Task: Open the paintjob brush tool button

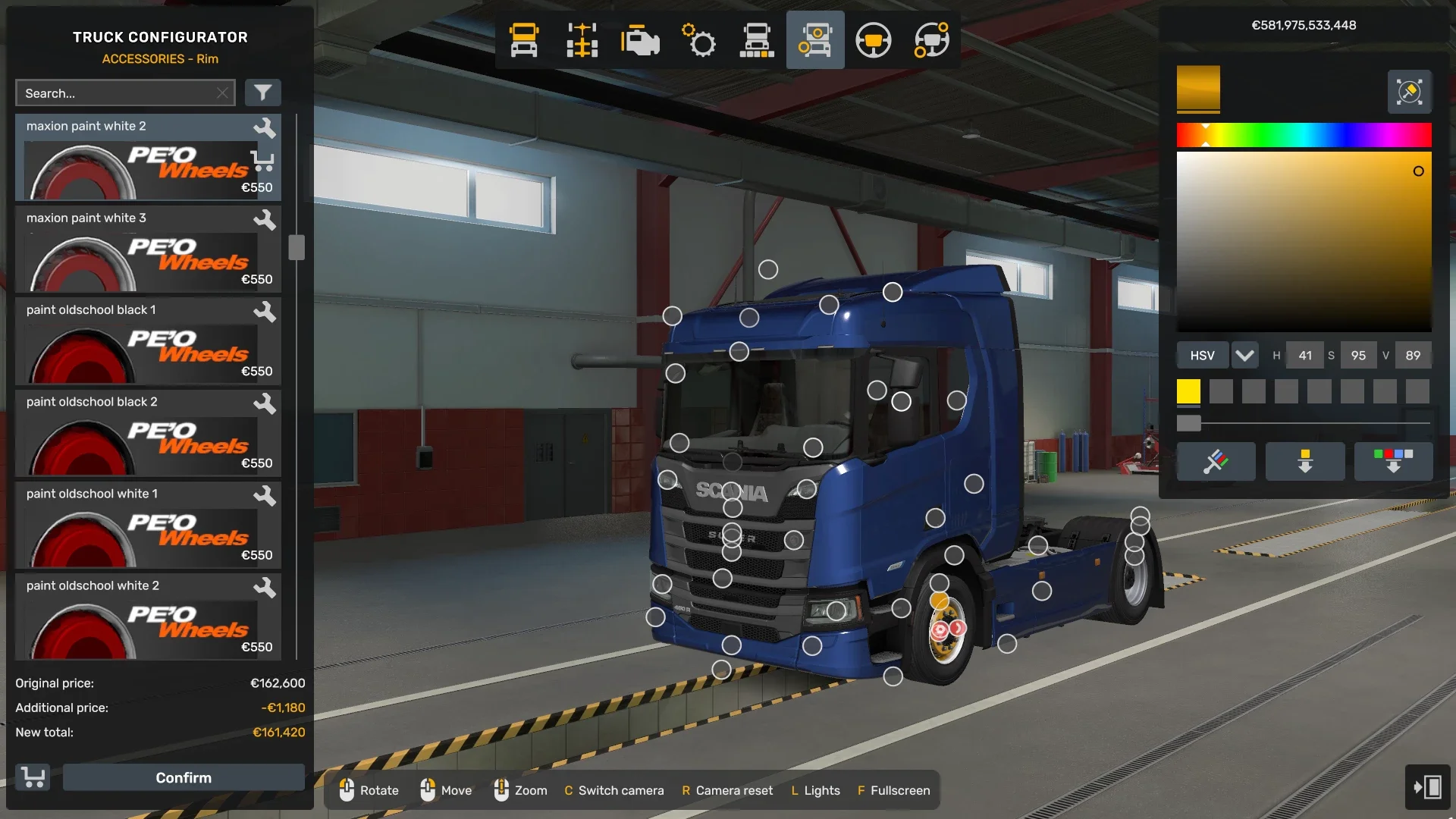Action: point(1216,461)
